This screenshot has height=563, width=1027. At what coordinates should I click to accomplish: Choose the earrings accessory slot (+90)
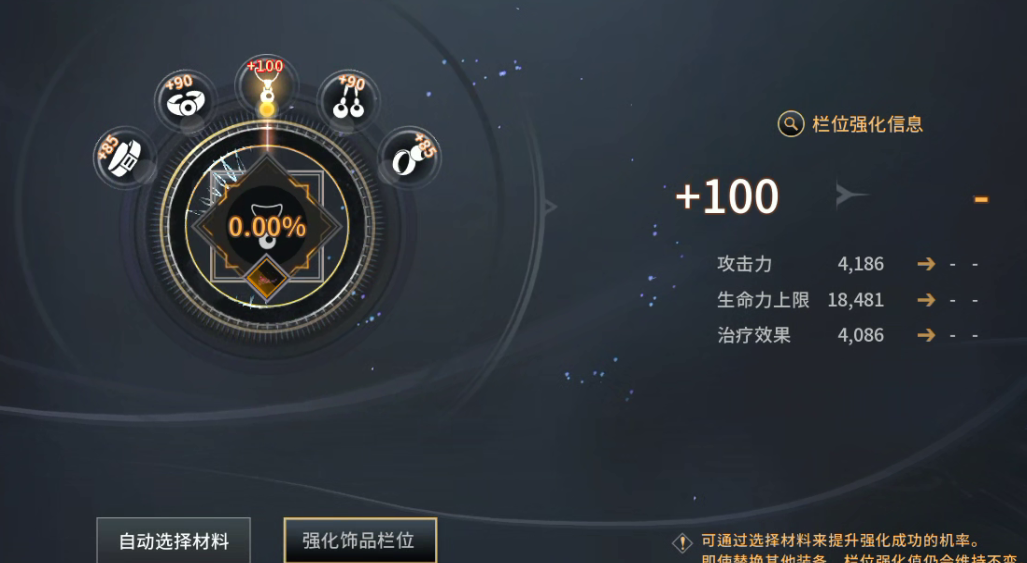347,101
